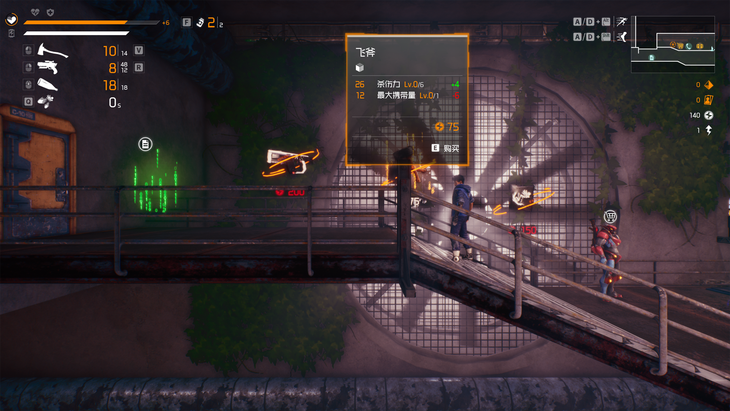Click the sprint move icon

click(x=622, y=20)
